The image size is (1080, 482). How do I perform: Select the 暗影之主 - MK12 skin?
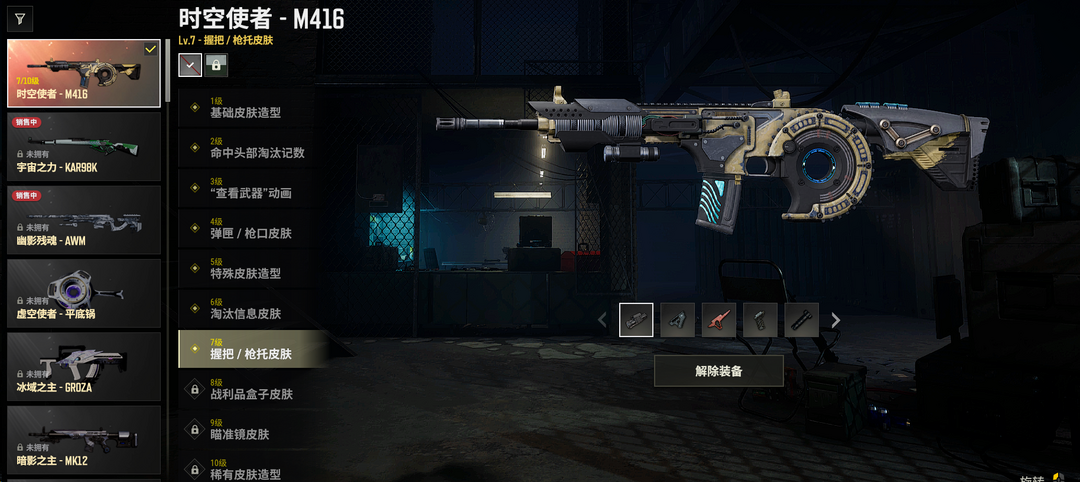tap(84, 439)
